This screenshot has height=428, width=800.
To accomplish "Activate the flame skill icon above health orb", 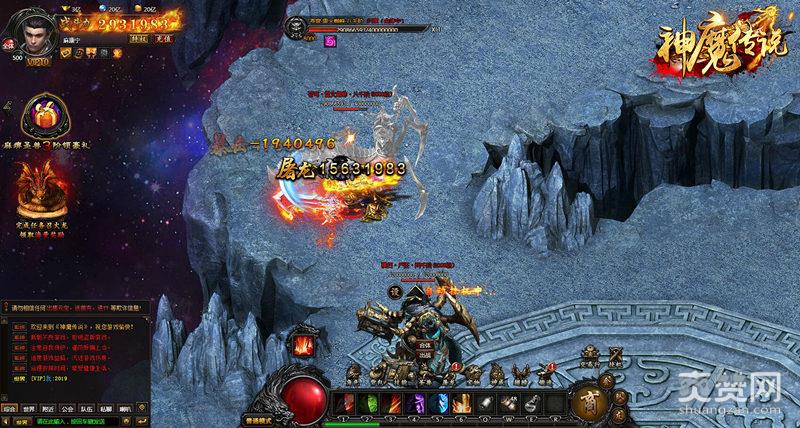I will point(302,346).
